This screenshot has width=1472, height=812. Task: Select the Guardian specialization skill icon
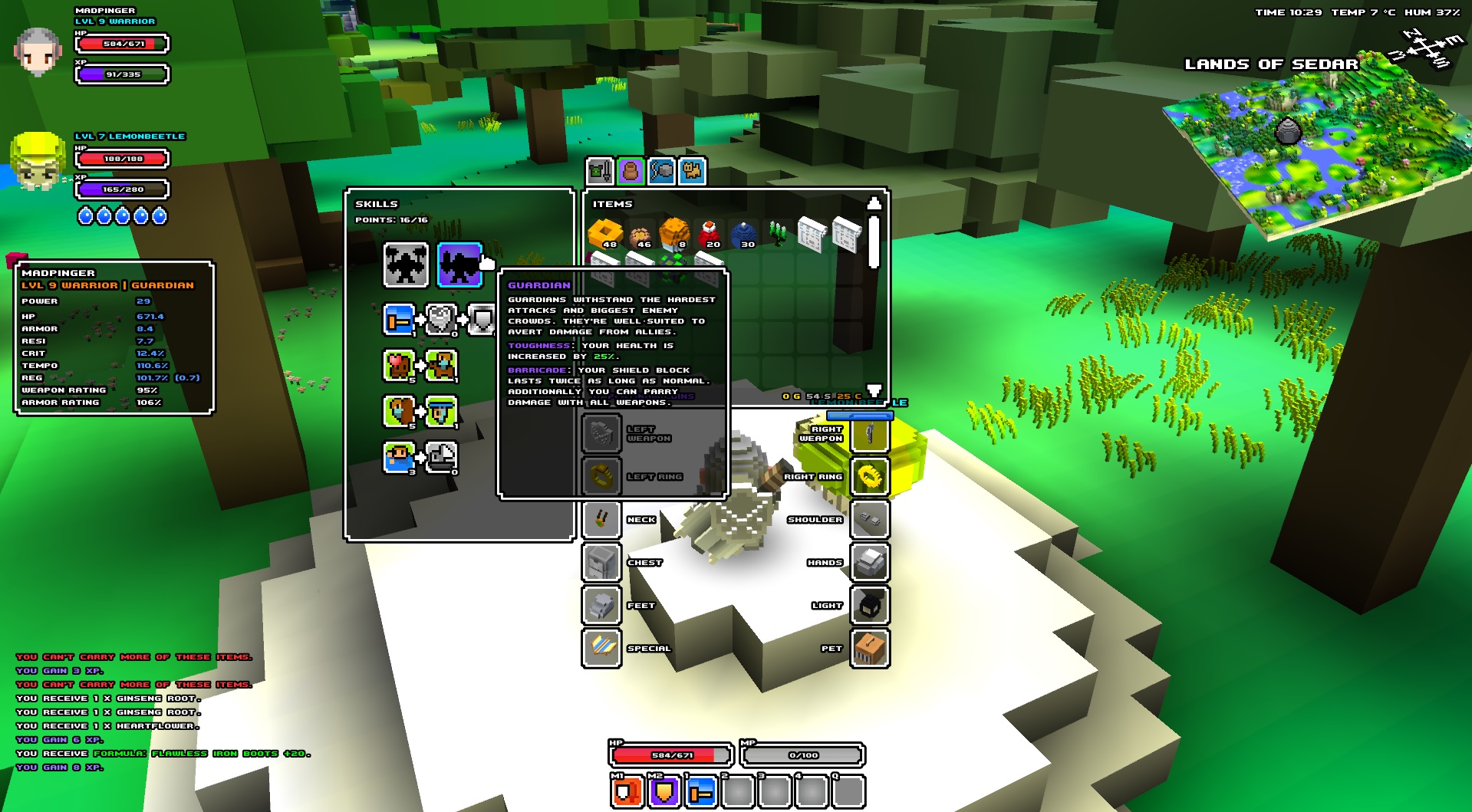pyautogui.click(x=459, y=265)
